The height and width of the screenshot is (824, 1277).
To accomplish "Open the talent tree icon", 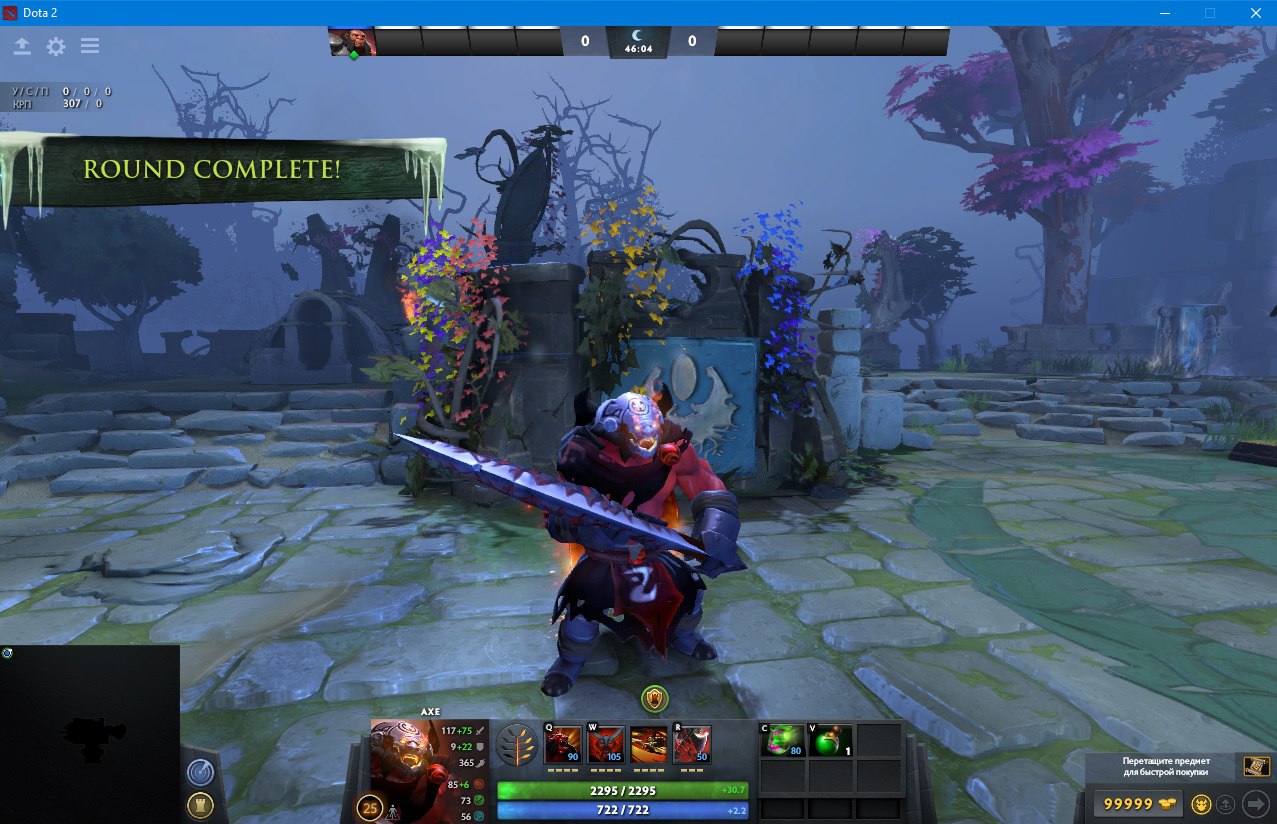I will click(516, 745).
